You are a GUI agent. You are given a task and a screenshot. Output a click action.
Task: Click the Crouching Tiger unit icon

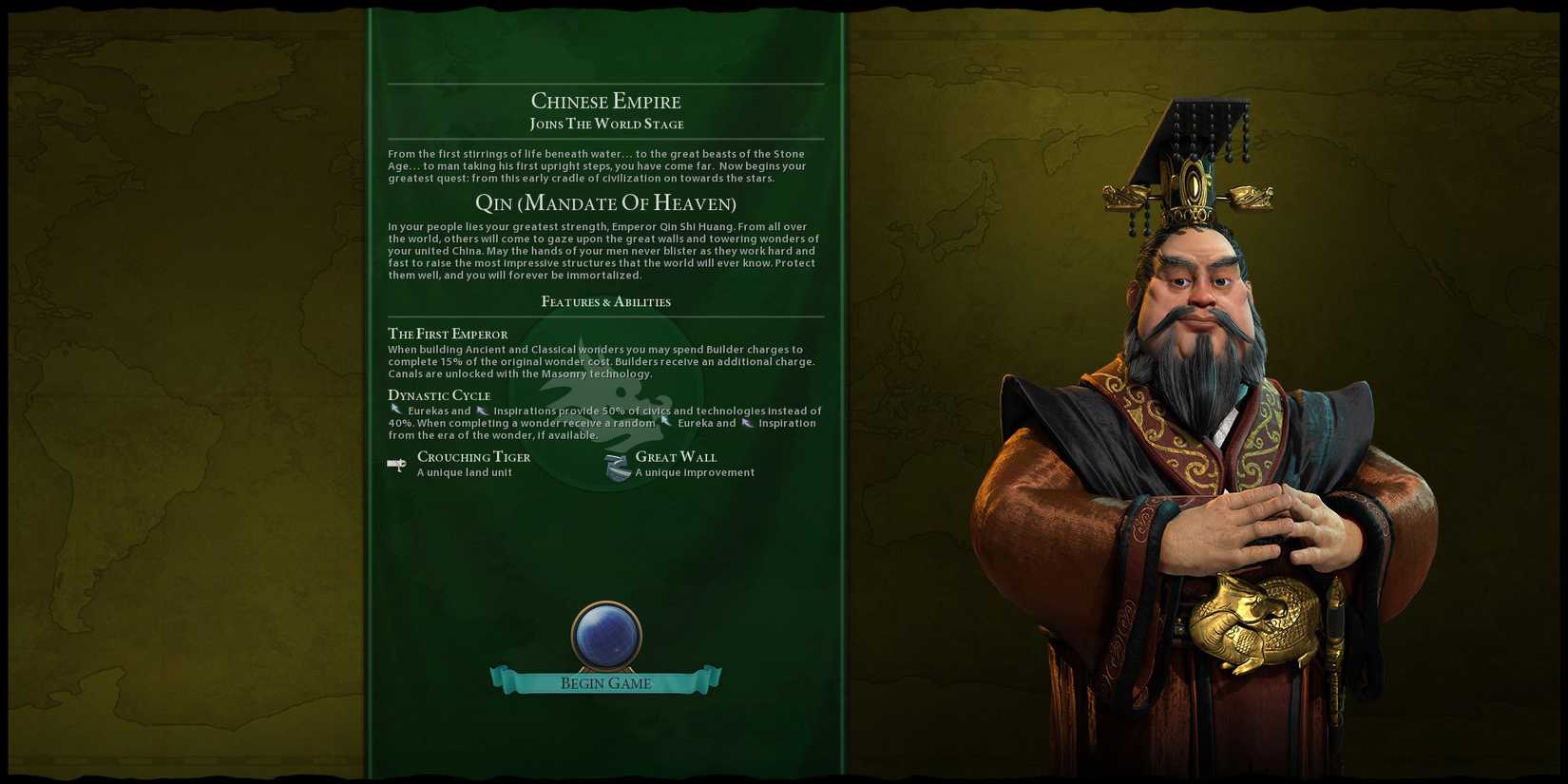(397, 464)
